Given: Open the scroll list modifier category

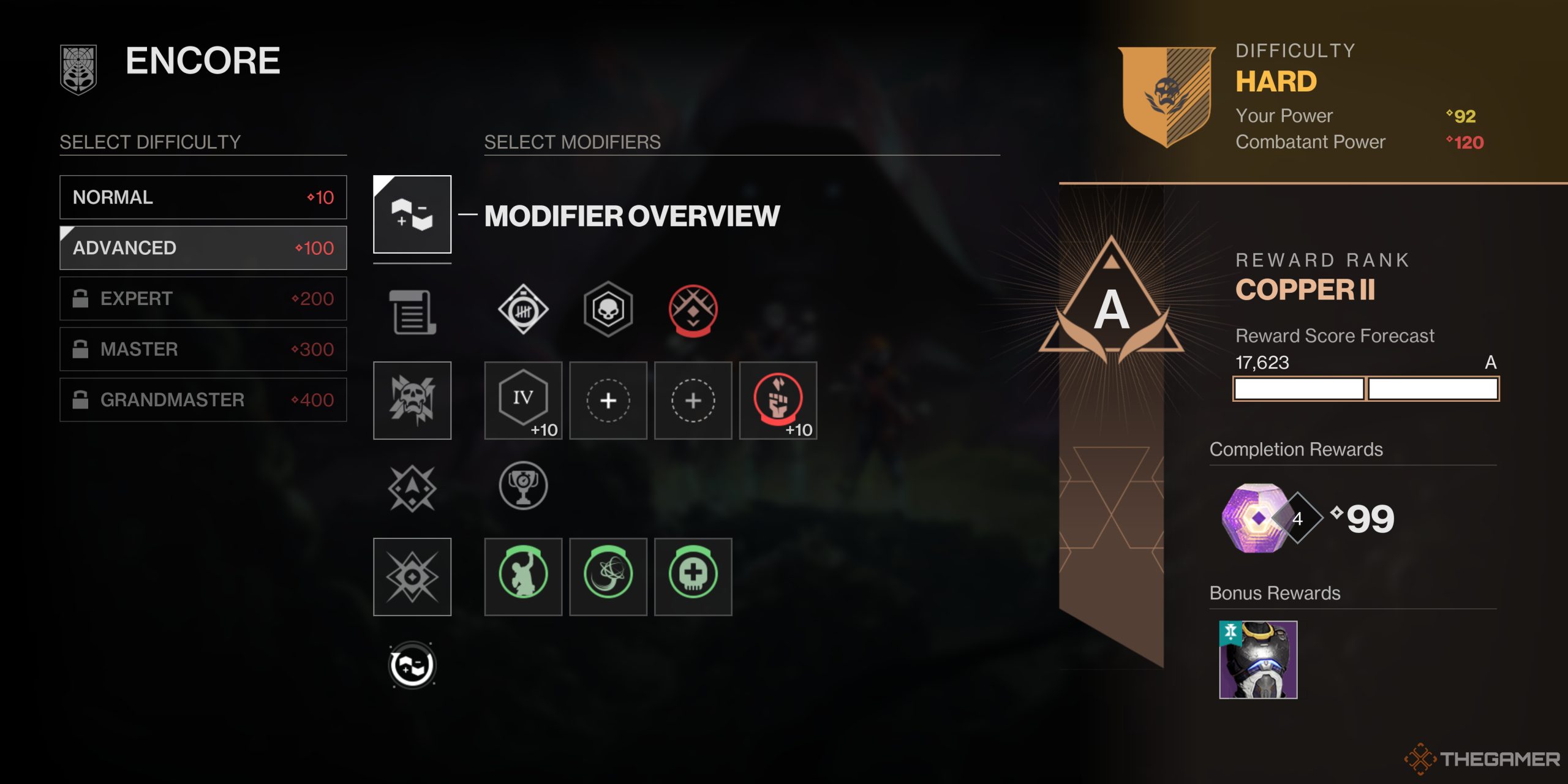Looking at the screenshot, I should (412, 312).
